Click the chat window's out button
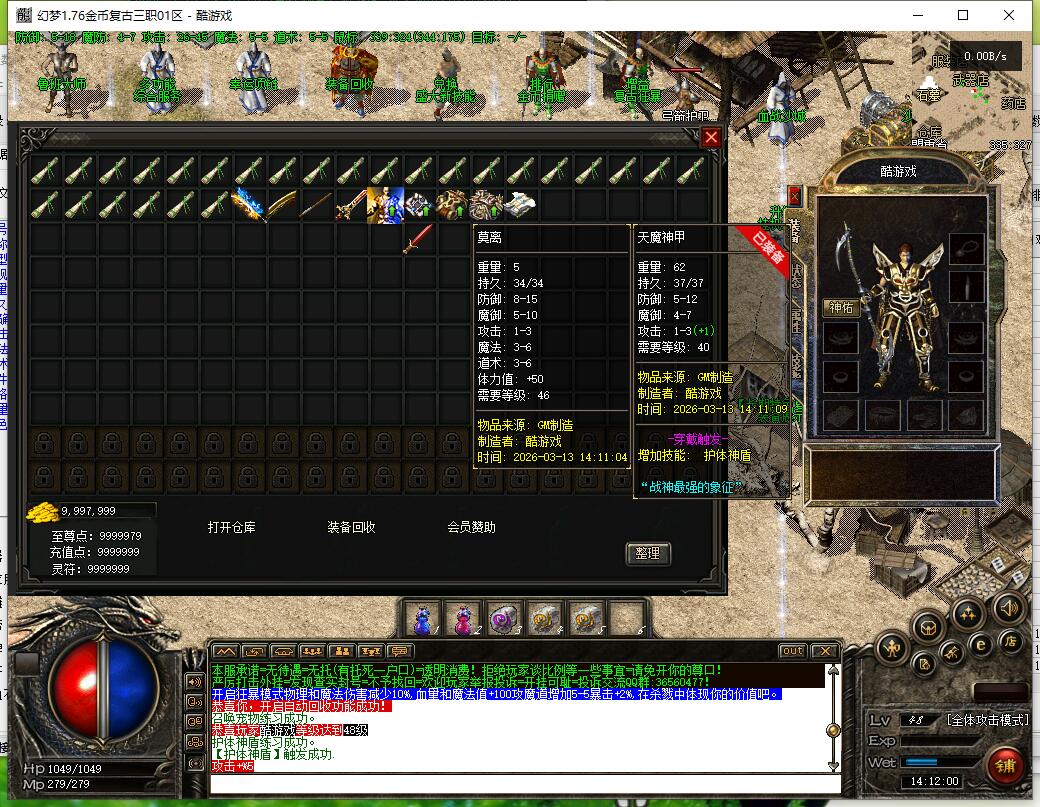1040x807 pixels. click(791, 651)
